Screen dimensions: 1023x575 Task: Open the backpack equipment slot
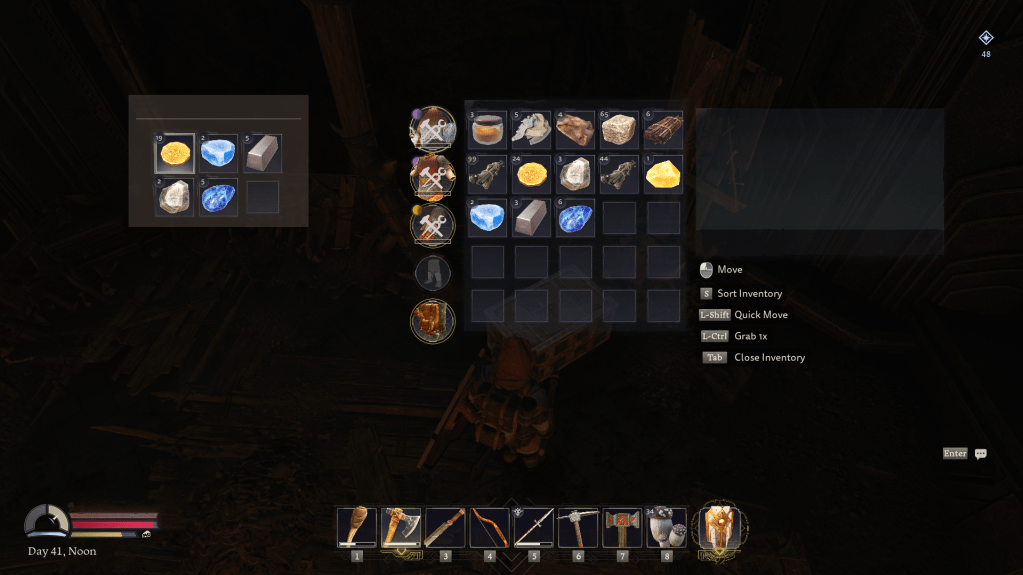pos(433,321)
